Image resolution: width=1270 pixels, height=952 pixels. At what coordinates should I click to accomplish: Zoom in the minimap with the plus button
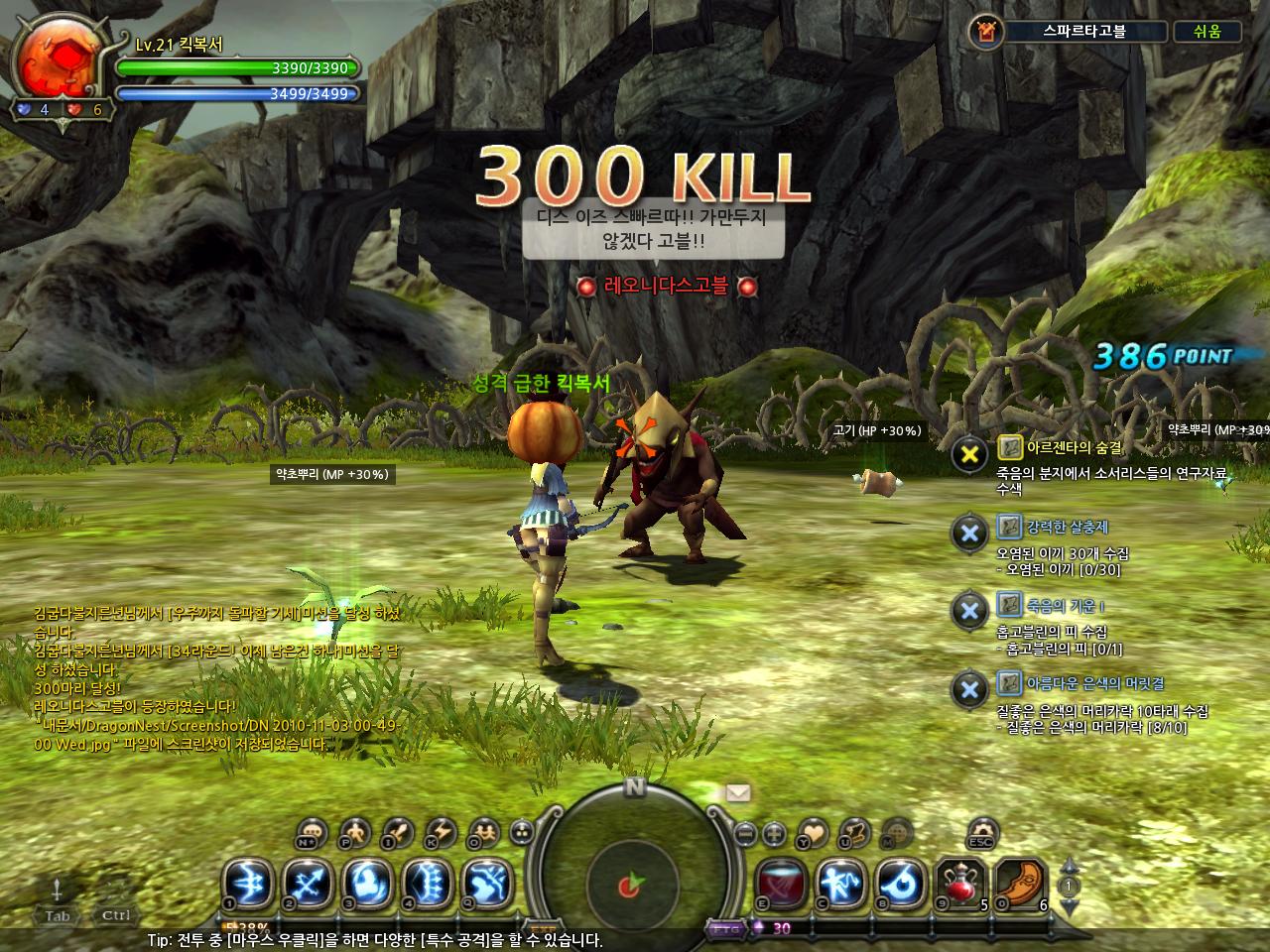(x=775, y=834)
